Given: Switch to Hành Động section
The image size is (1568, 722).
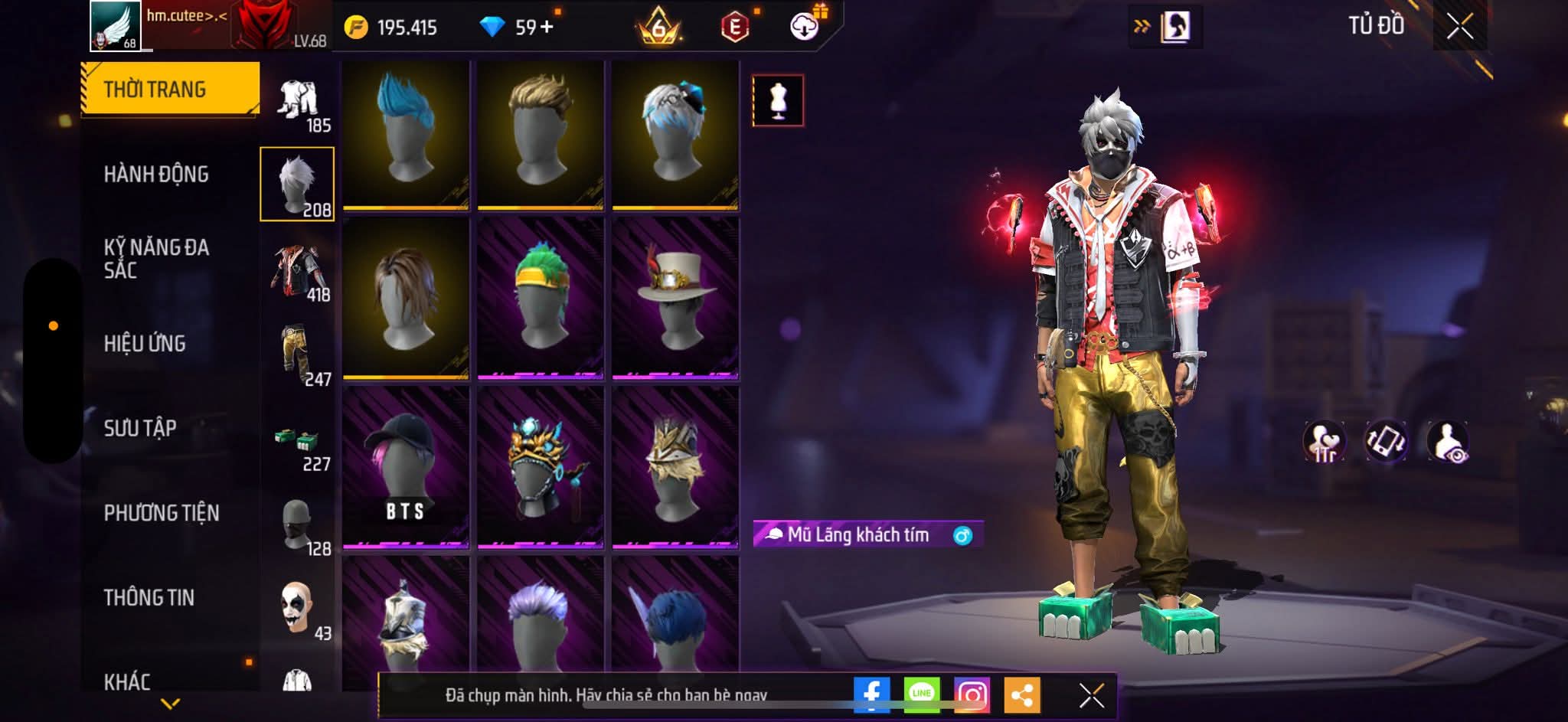Looking at the screenshot, I should [156, 175].
